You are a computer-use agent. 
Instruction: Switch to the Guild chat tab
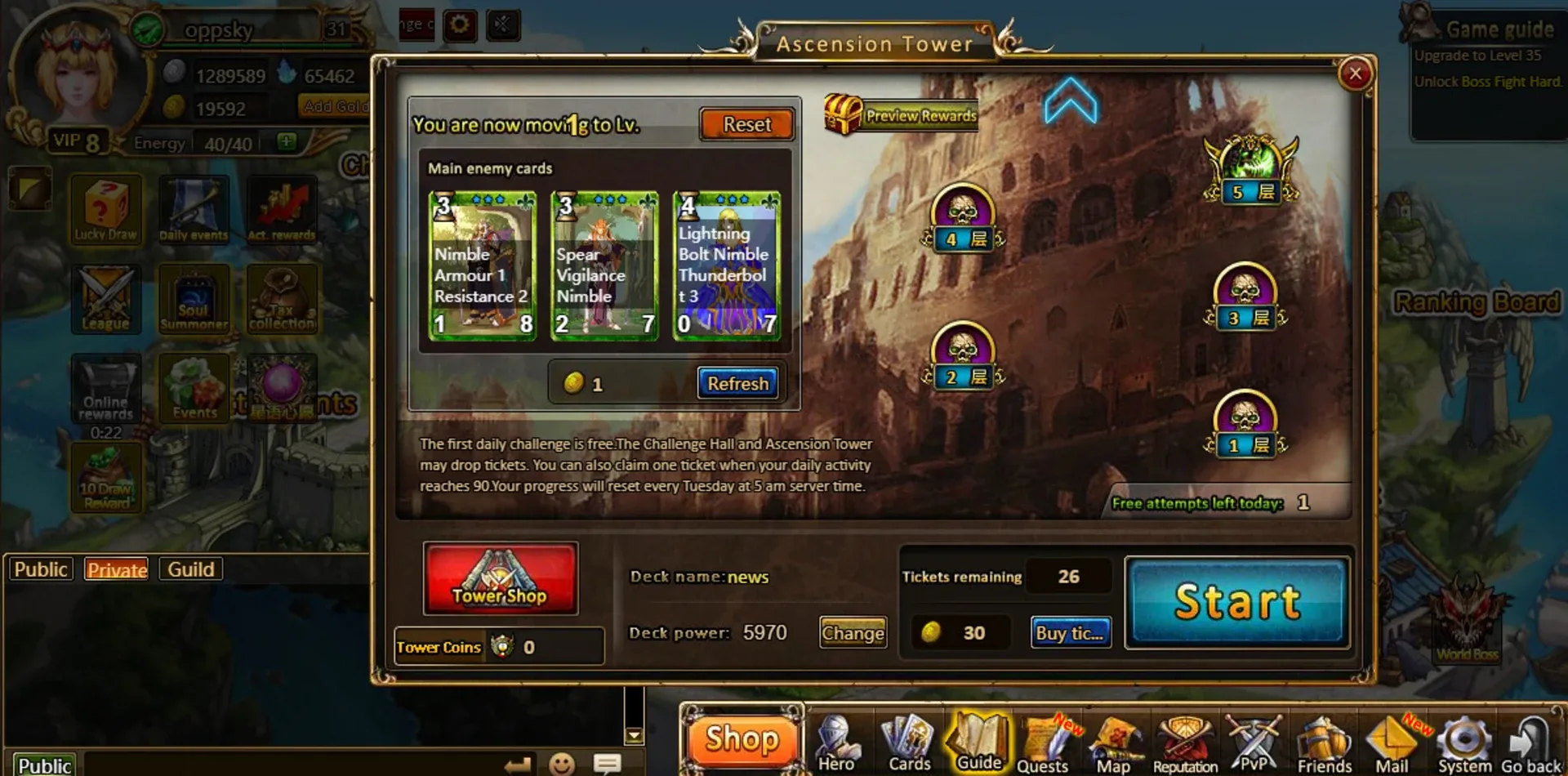(x=189, y=569)
